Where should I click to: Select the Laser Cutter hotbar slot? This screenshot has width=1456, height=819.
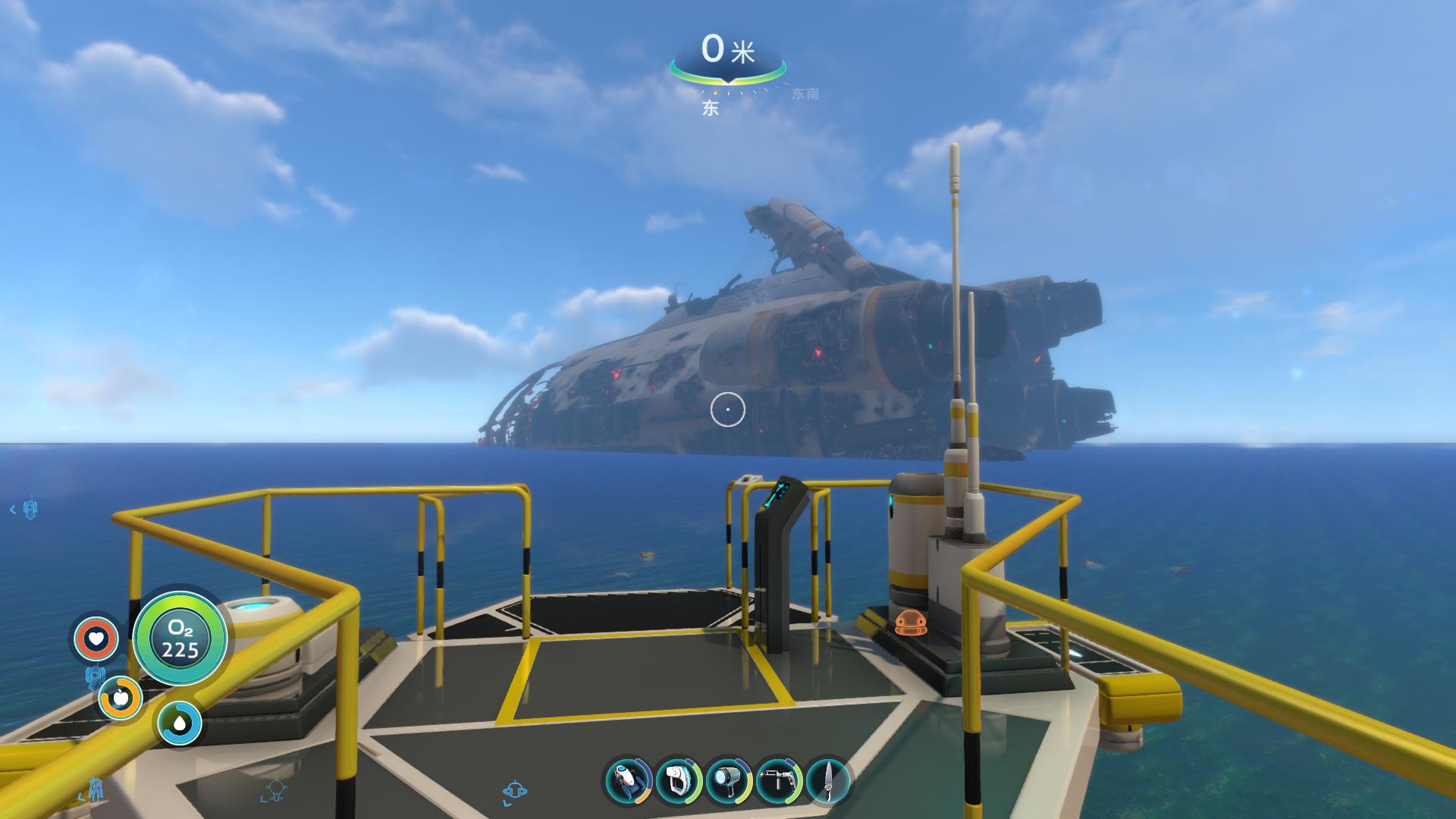click(779, 780)
